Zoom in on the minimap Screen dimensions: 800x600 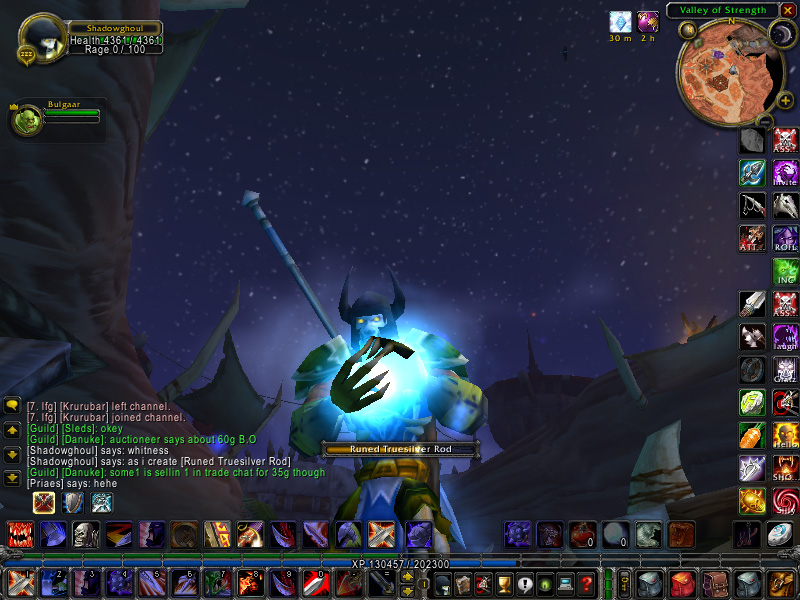point(786,101)
